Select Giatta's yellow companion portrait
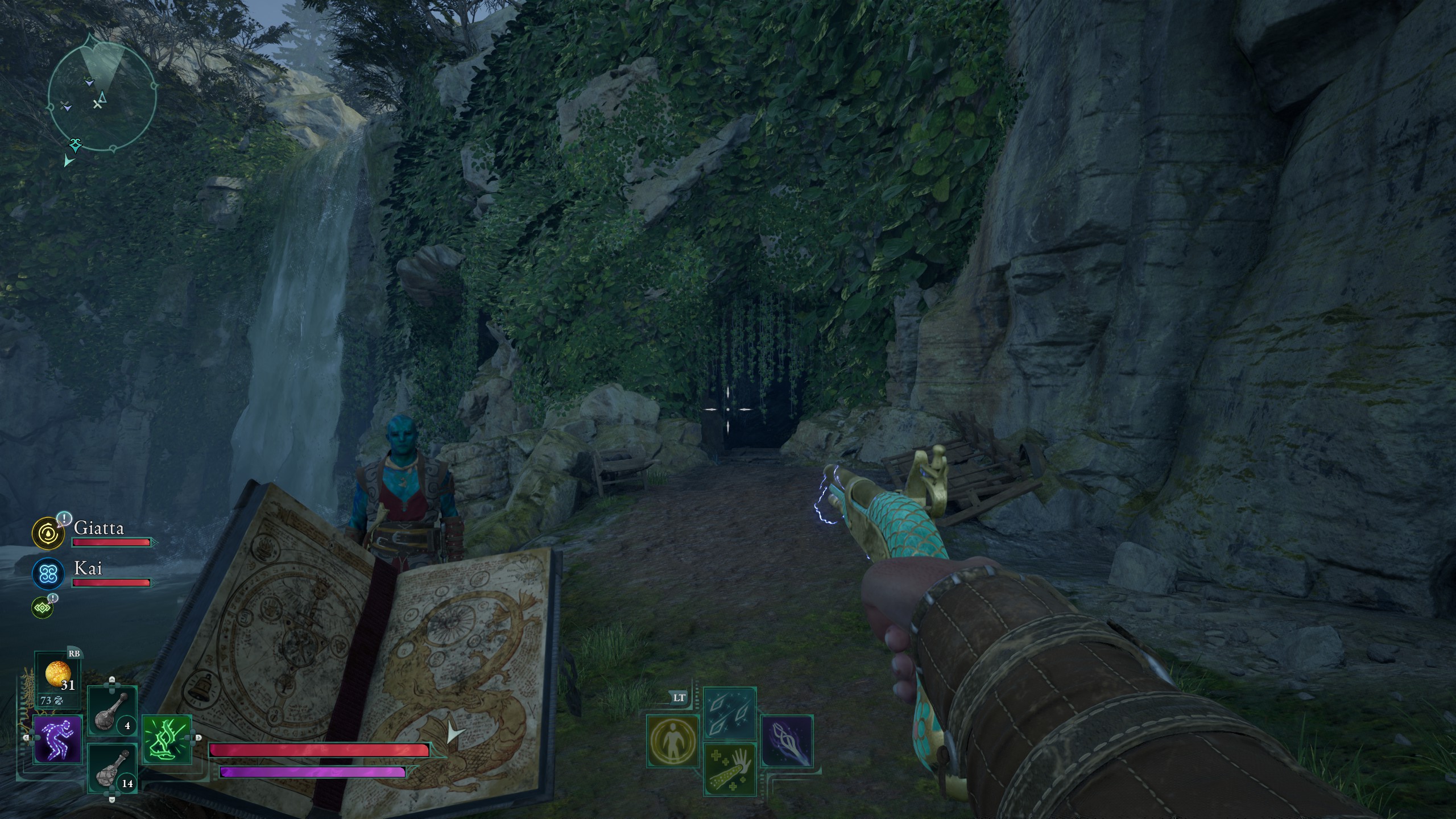 coord(48,533)
